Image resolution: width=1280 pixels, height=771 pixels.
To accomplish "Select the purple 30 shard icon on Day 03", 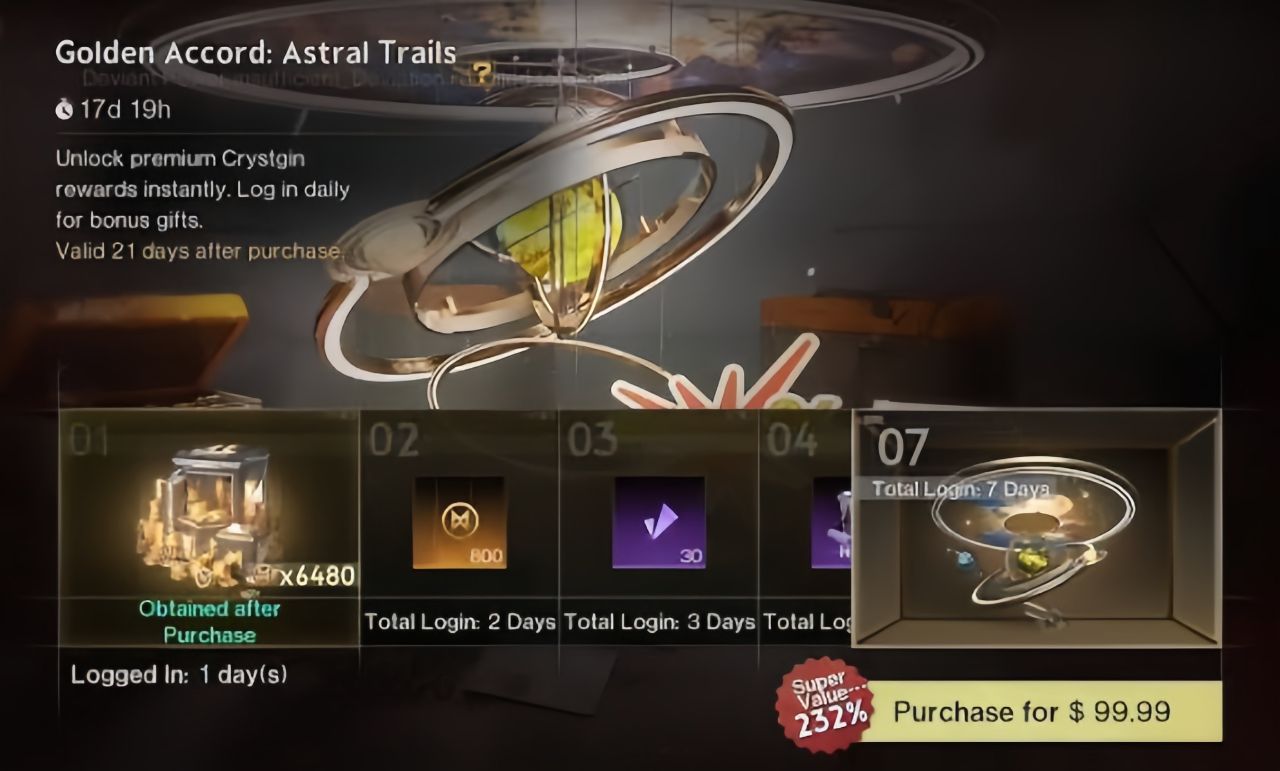I will 658,521.
